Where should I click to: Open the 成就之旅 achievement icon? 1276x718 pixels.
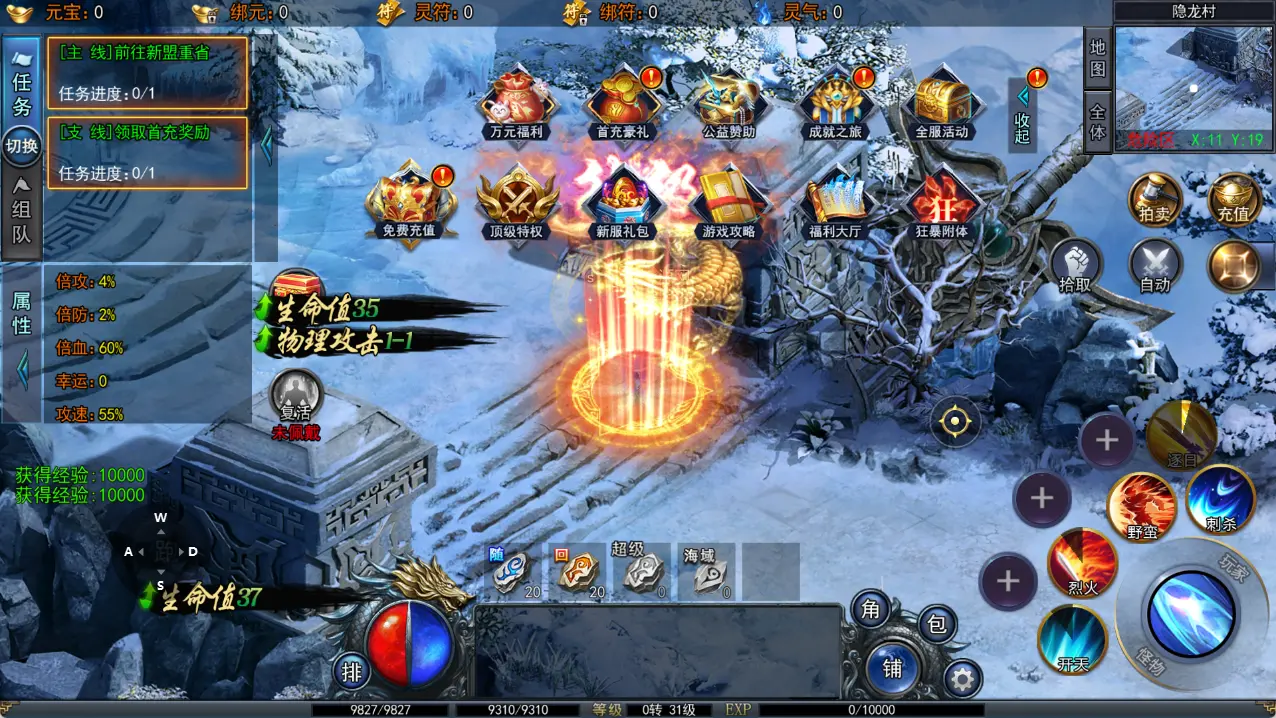[836, 102]
